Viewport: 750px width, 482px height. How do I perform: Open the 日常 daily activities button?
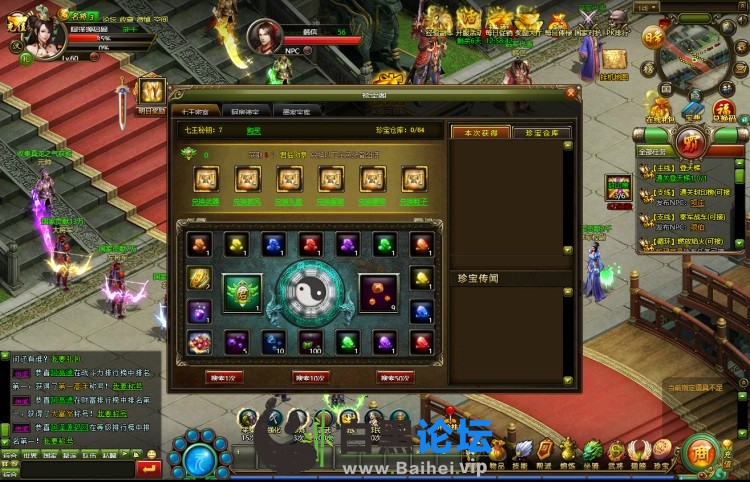pyautogui.click(x=653, y=38)
